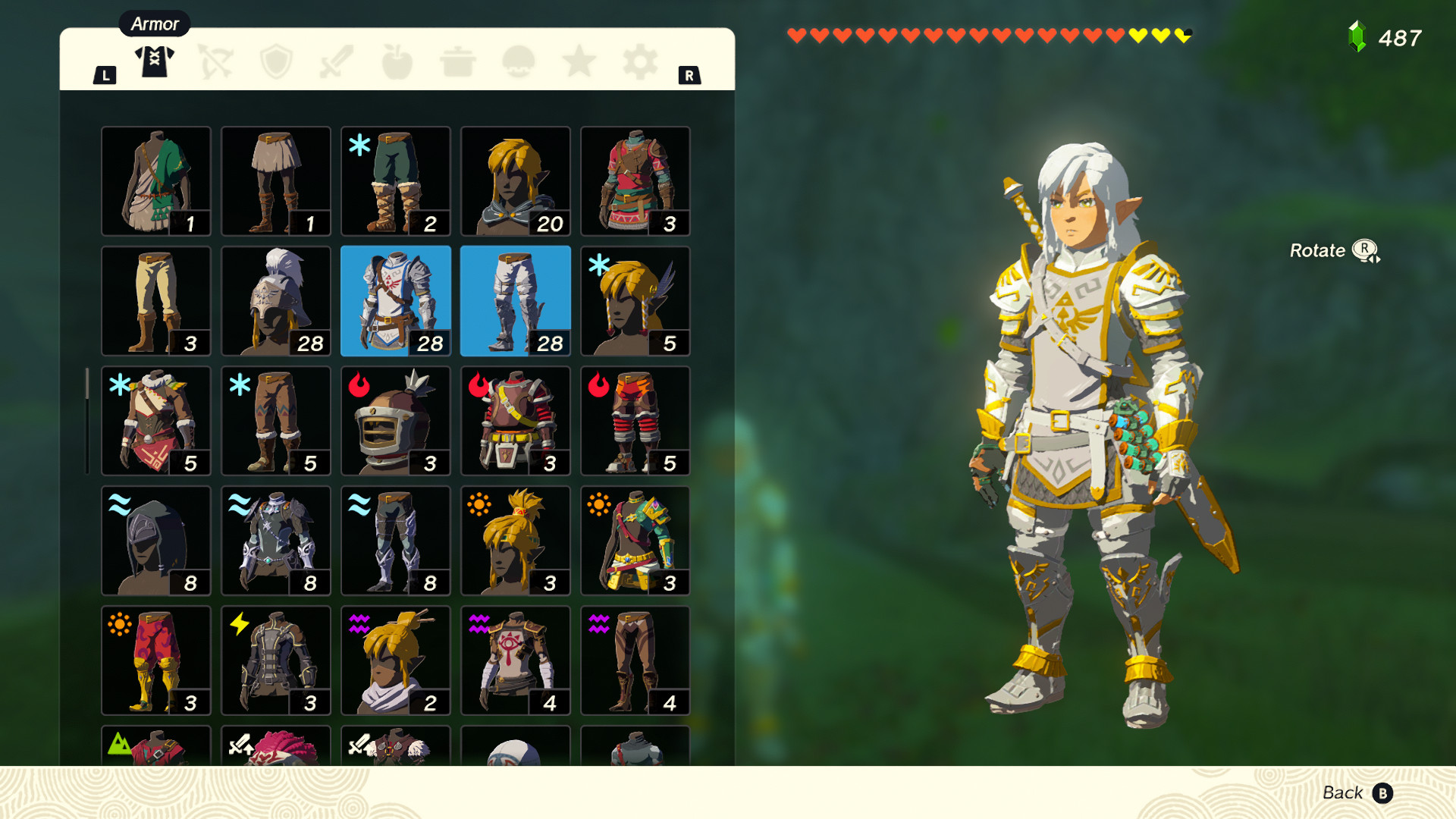Select the Zora chest armor with wave symbol
Viewport: 1456px width, 819px height.
(275, 540)
